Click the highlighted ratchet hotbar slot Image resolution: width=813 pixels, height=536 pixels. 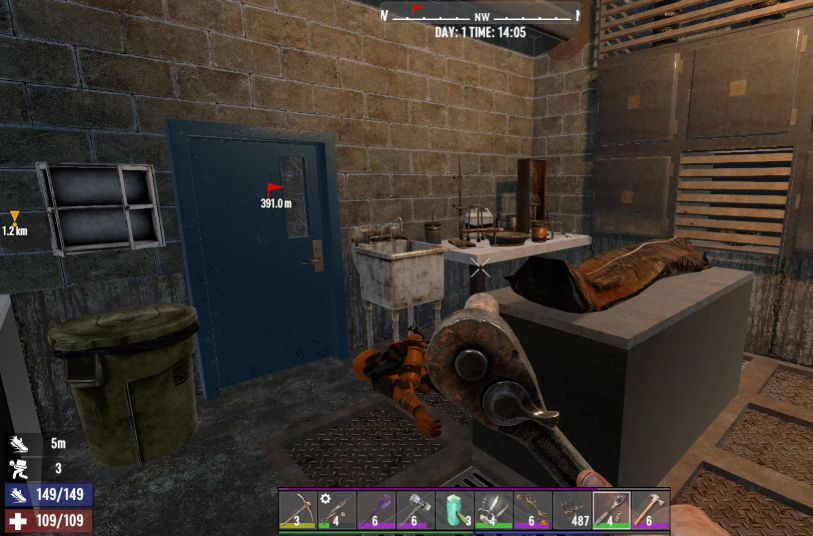click(x=611, y=508)
